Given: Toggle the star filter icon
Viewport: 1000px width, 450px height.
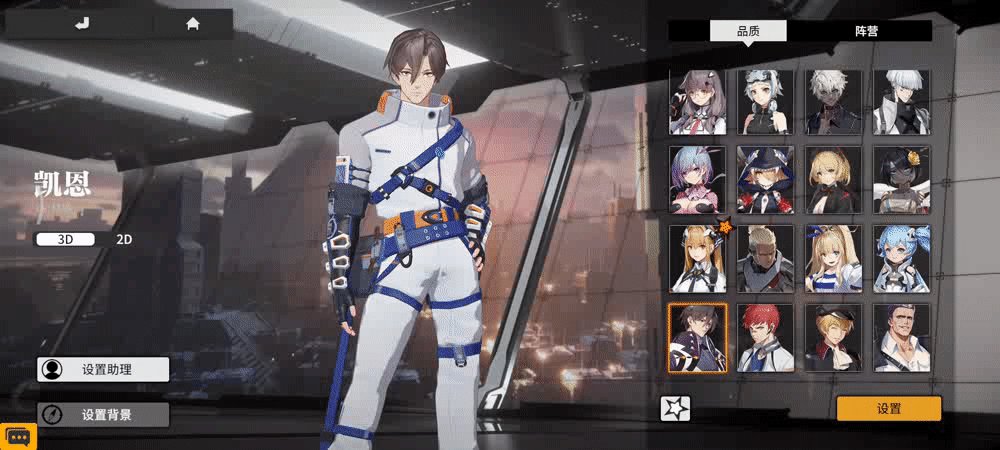Looking at the screenshot, I should click(676, 408).
